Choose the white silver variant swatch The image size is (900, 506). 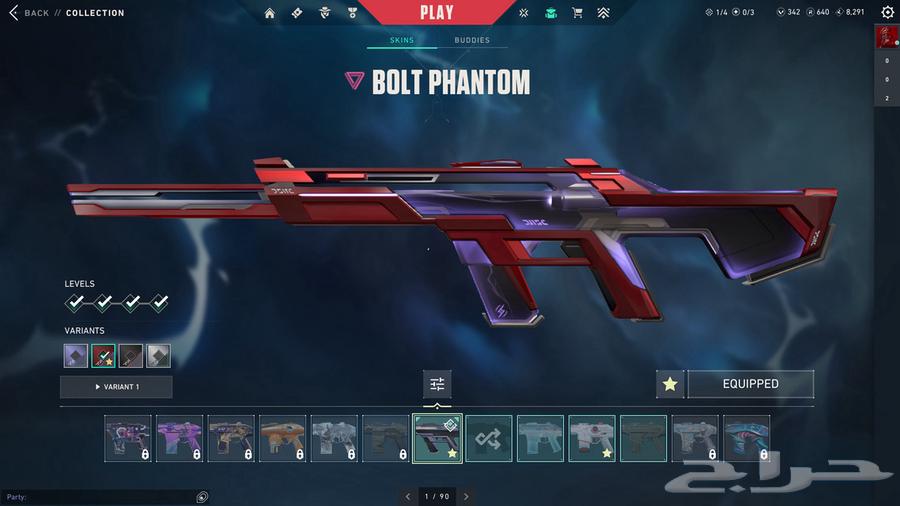(158, 355)
